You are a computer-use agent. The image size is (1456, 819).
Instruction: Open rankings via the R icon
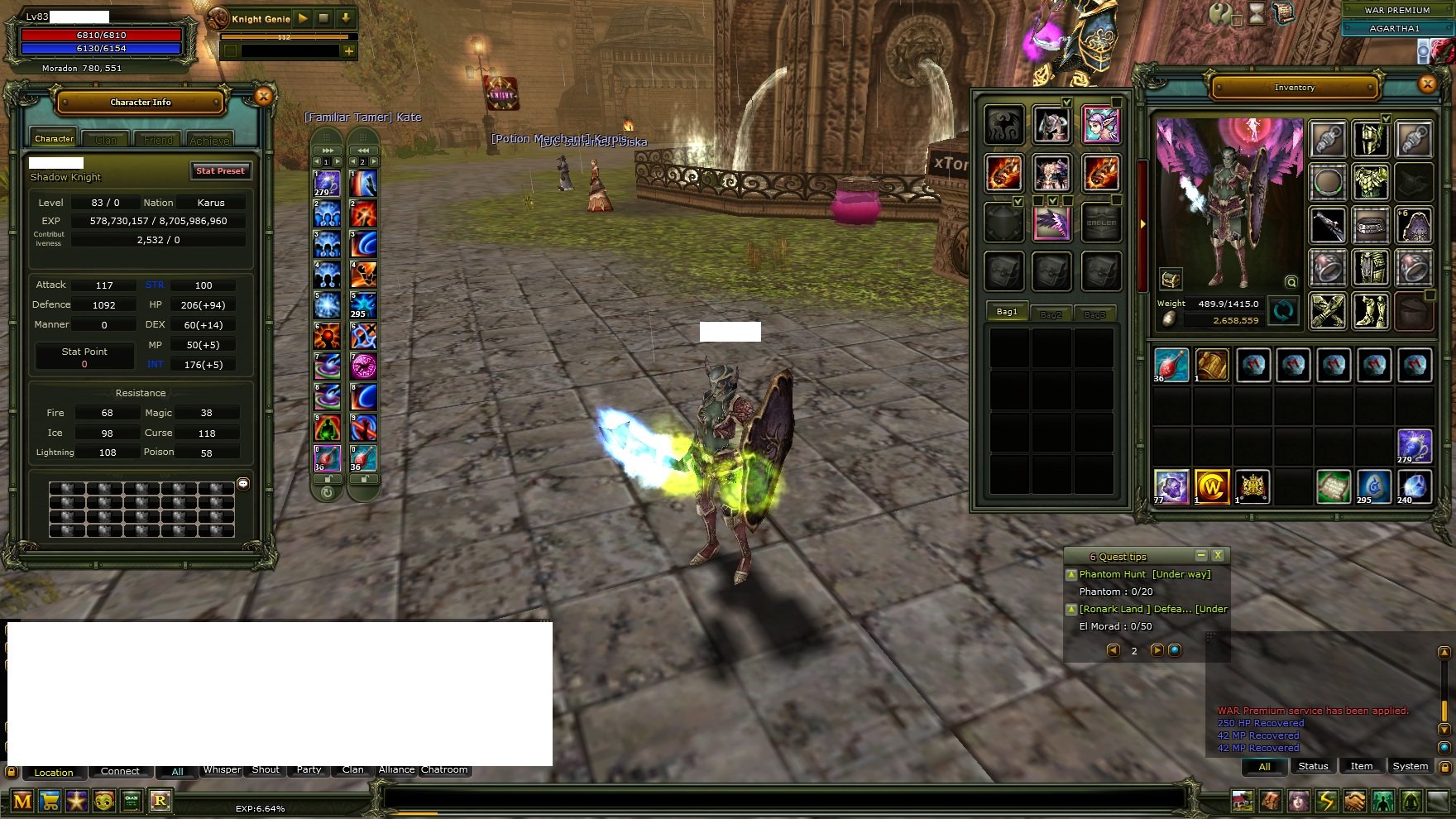(x=161, y=800)
